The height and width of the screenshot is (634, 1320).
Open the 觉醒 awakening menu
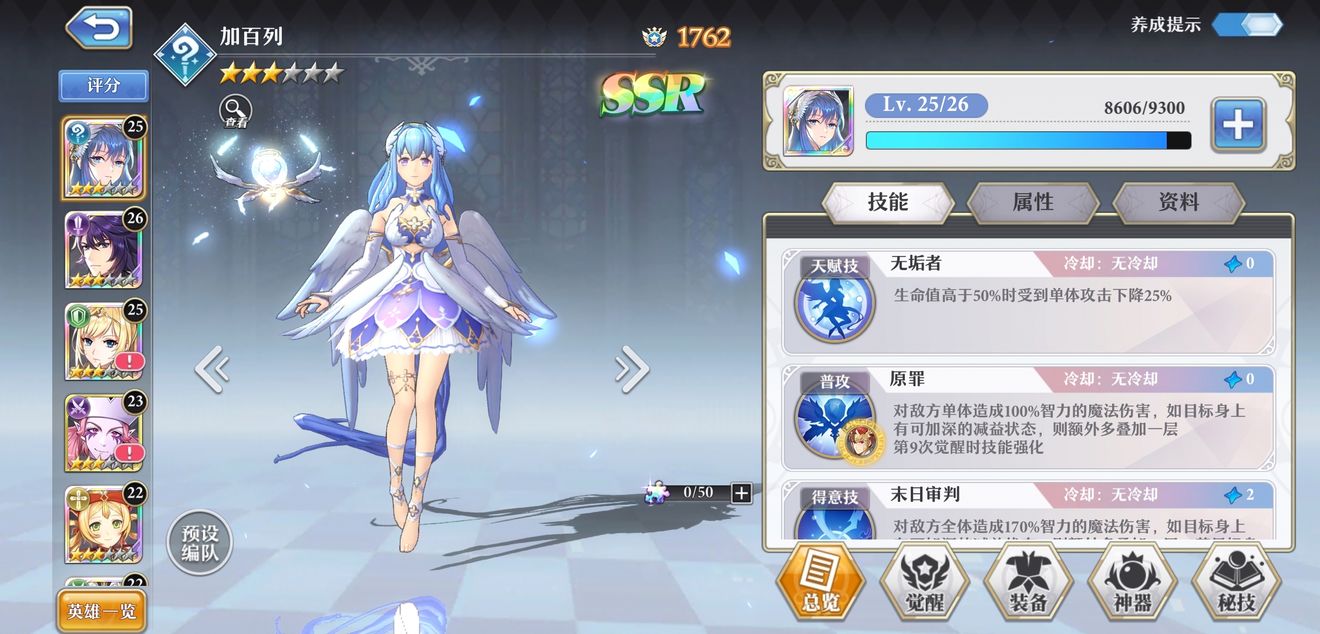pos(924,583)
